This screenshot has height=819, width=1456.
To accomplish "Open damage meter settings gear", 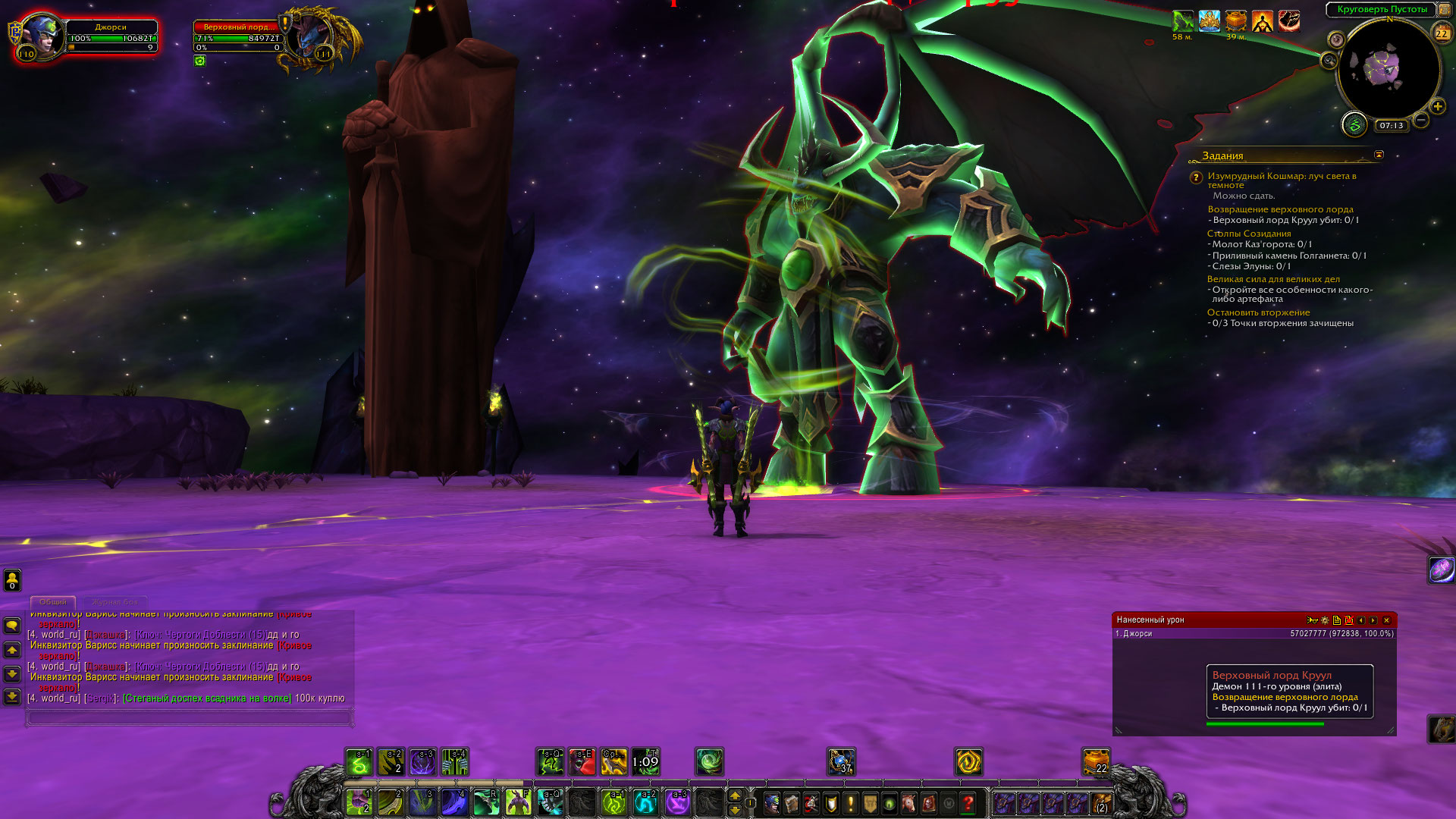I will 1325,620.
